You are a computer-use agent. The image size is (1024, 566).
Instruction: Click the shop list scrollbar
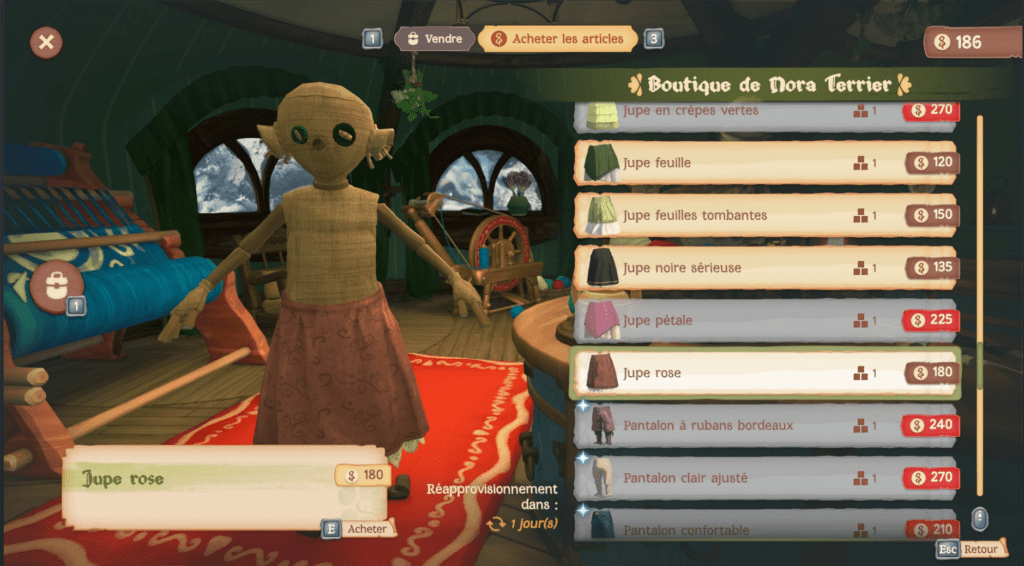click(980, 300)
